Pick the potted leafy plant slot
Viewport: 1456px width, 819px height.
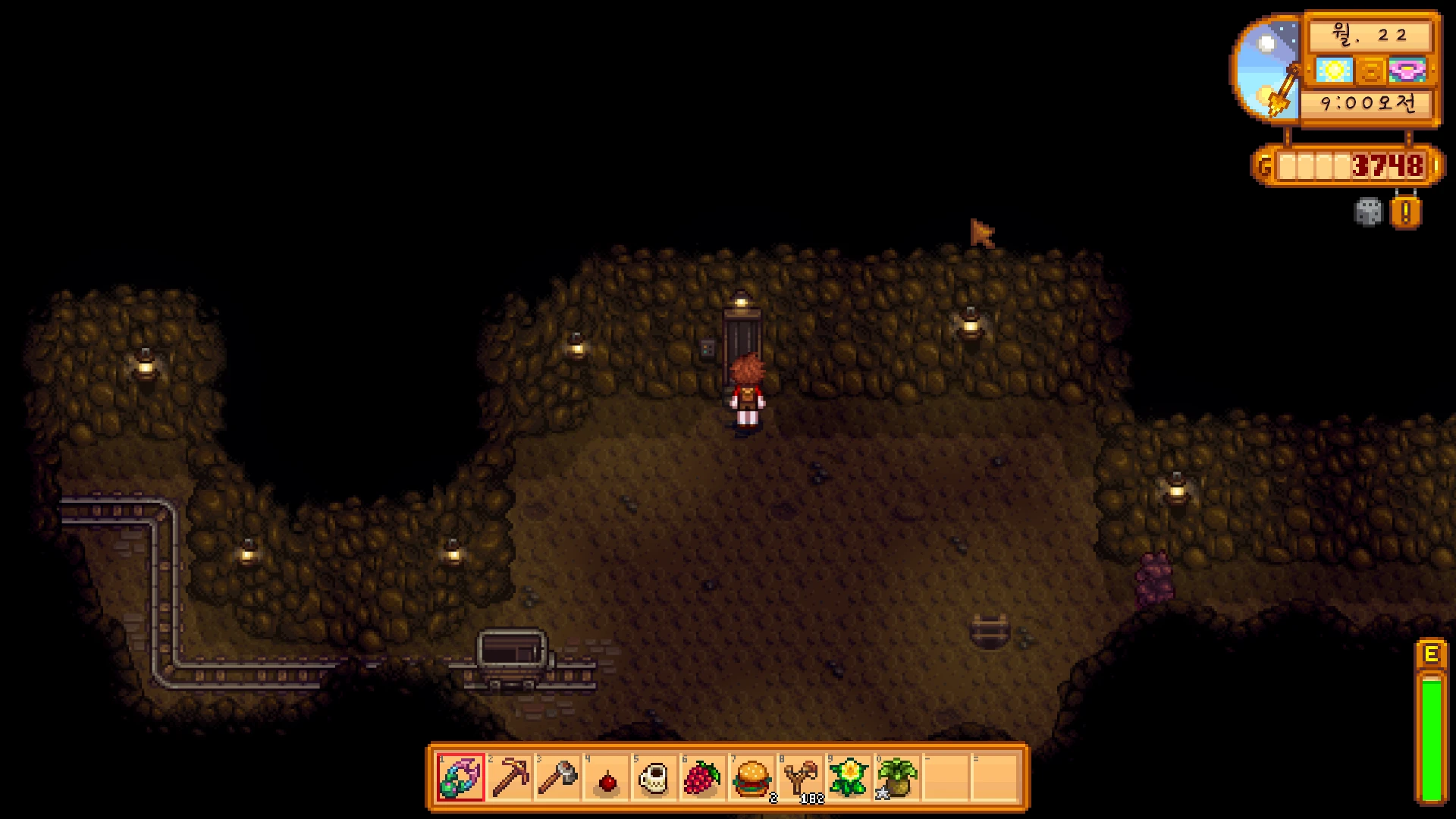897,778
